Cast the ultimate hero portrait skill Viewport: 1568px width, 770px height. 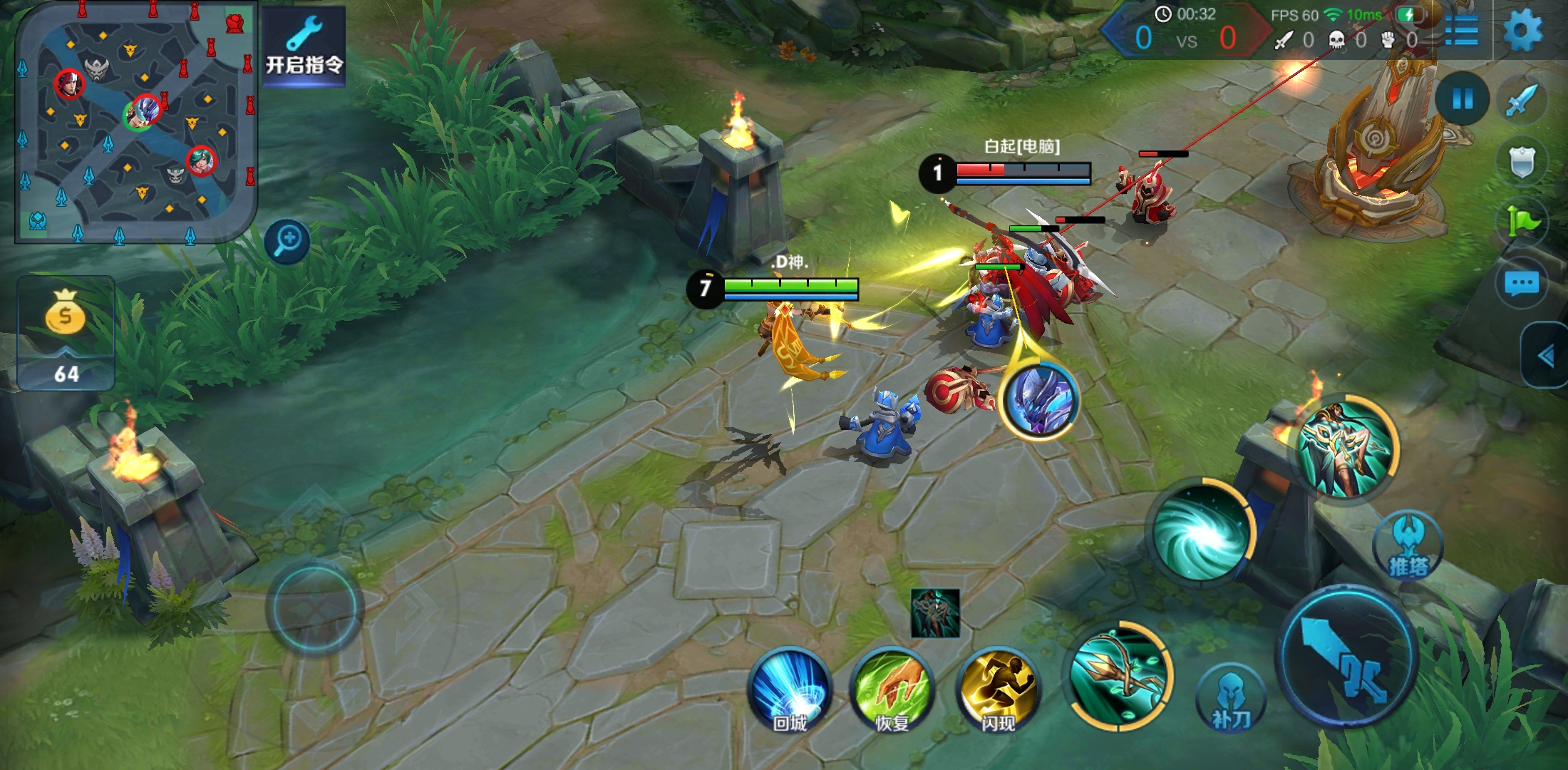[x=1345, y=447]
